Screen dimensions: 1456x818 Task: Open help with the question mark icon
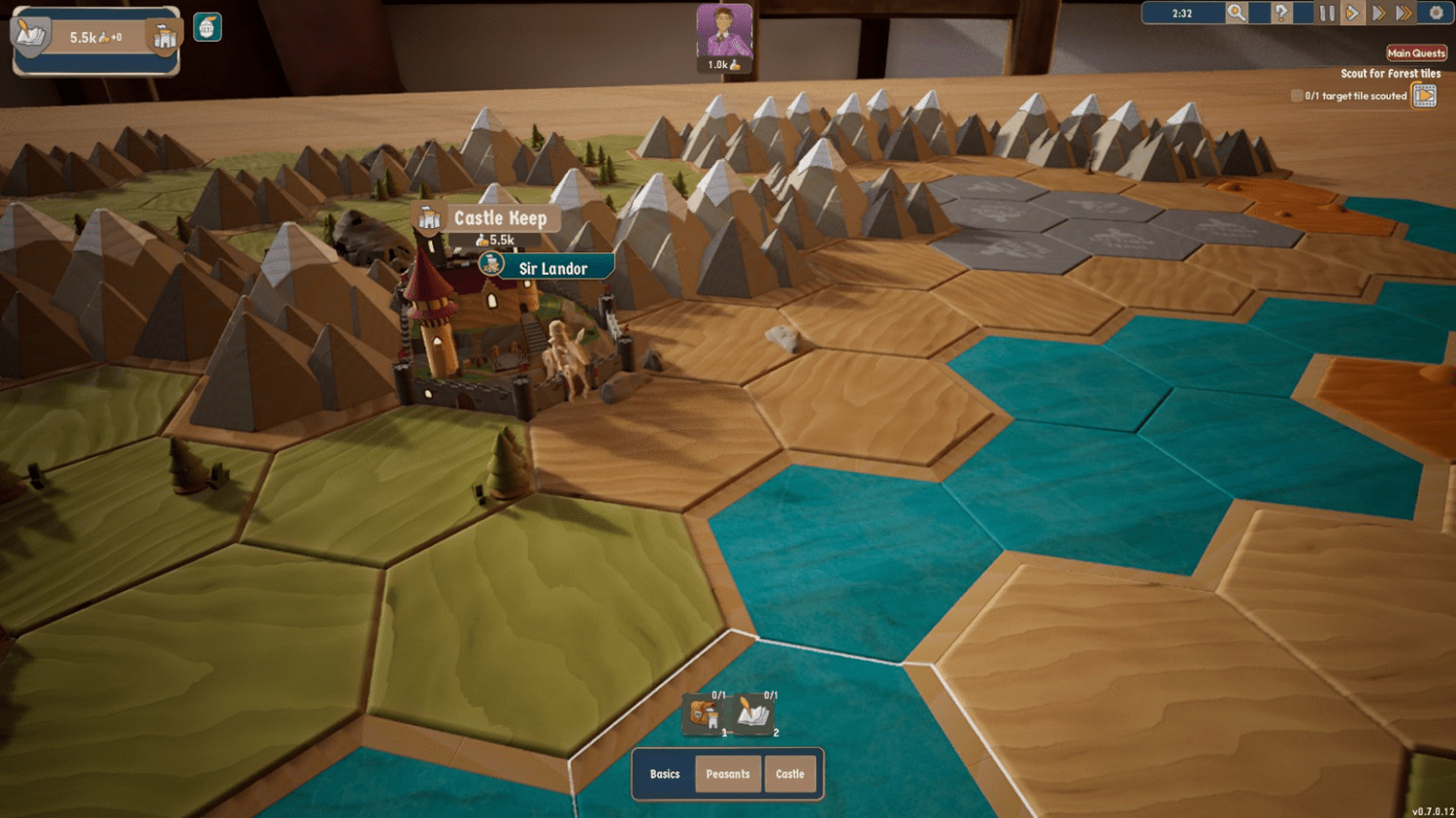[x=1281, y=14]
